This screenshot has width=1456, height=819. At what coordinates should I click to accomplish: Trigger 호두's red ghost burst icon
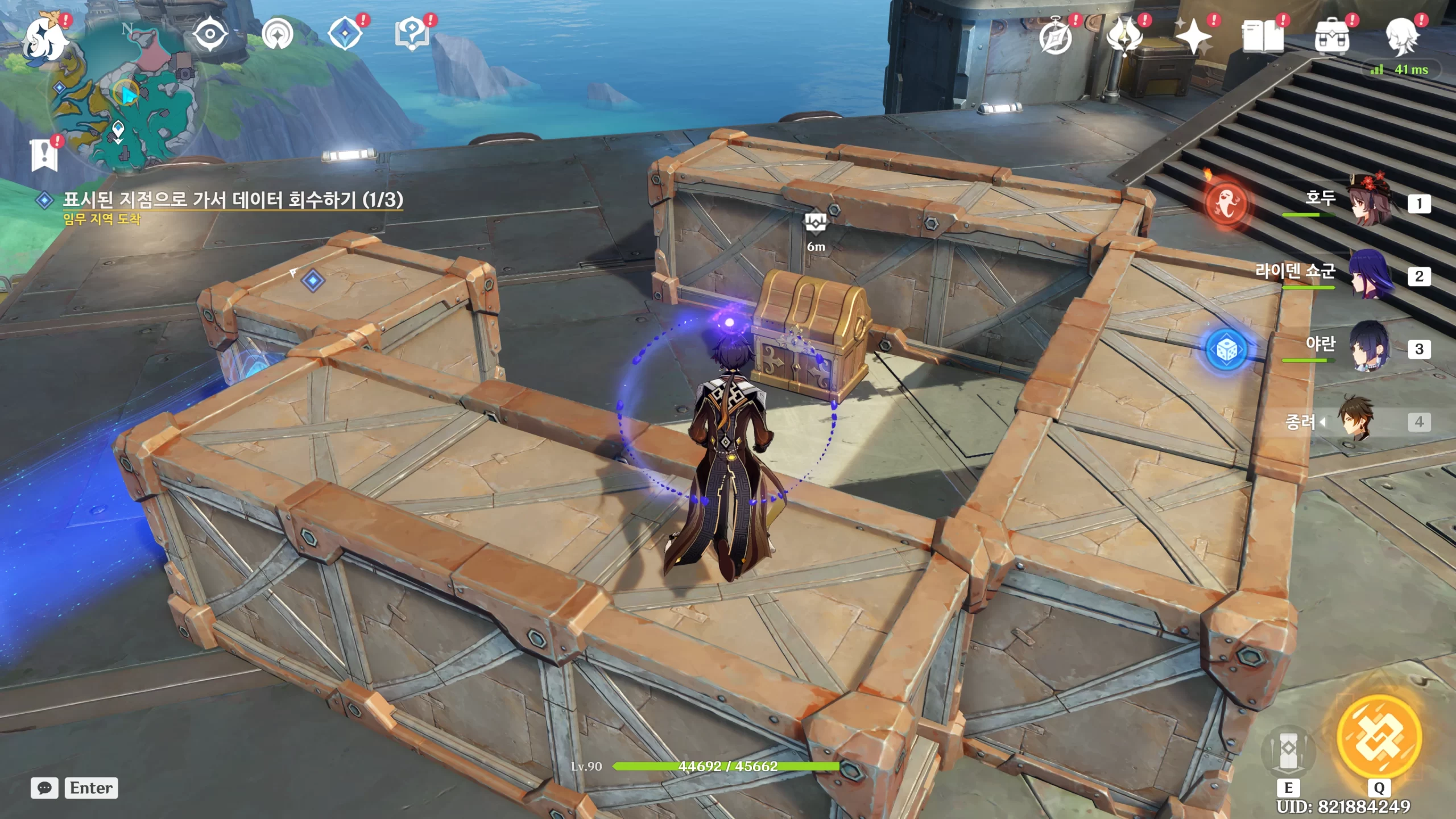[x=1226, y=204]
